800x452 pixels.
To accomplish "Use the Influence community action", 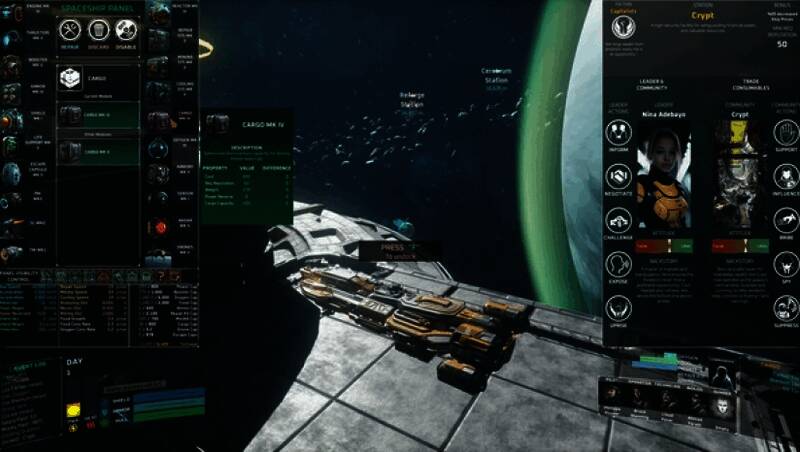I will point(785,177).
